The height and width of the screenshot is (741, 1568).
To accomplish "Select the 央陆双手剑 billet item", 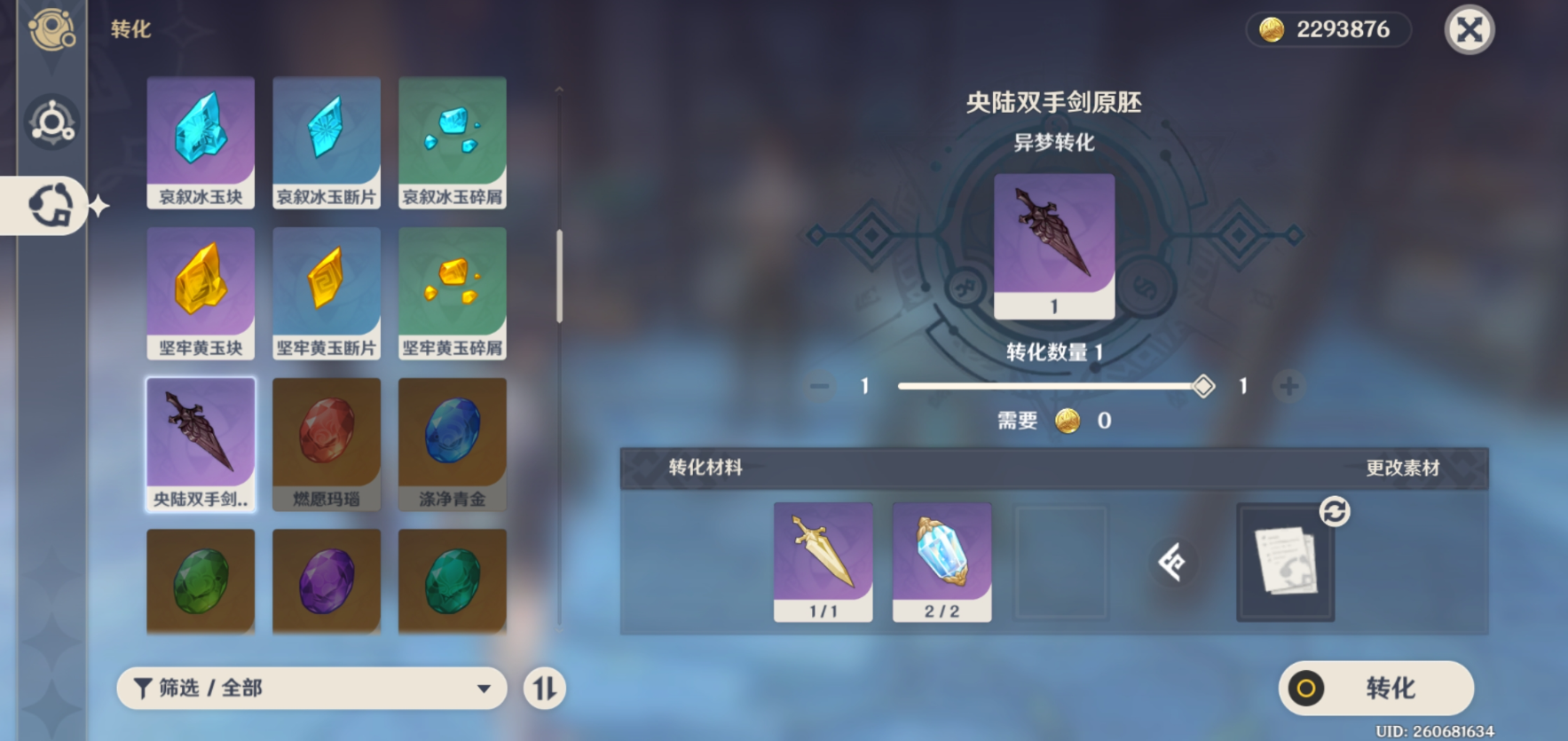I will [x=201, y=444].
